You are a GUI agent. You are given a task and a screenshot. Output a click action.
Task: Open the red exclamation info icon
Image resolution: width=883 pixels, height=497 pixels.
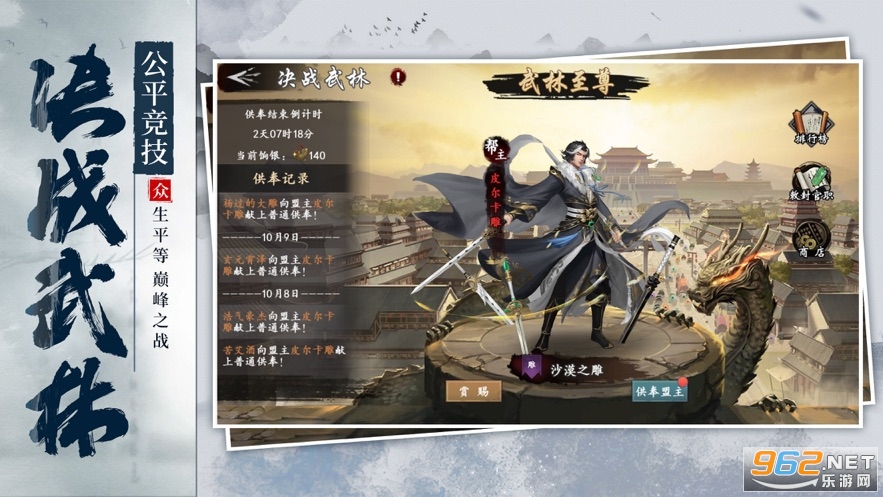tap(398, 75)
